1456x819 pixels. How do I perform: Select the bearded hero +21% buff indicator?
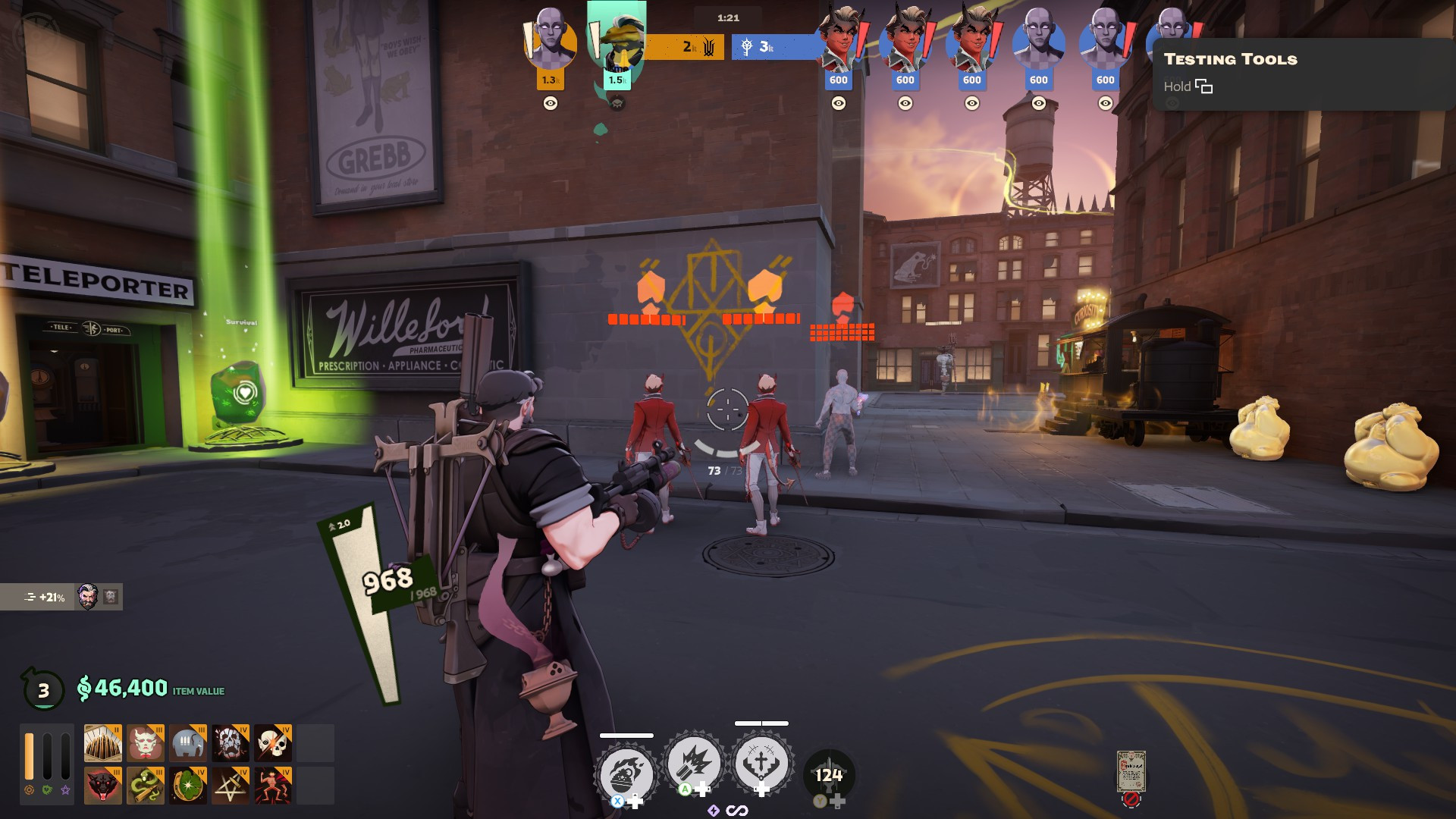click(x=61, y=598)
